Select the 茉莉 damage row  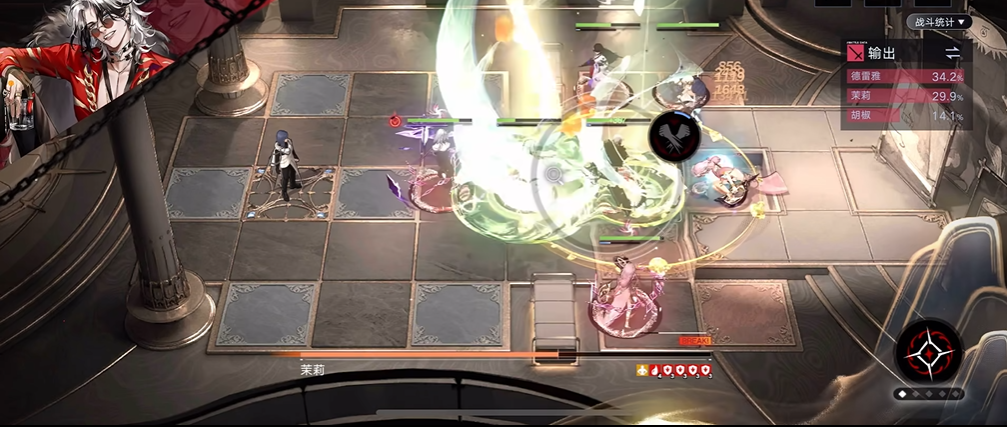(905, 96)
